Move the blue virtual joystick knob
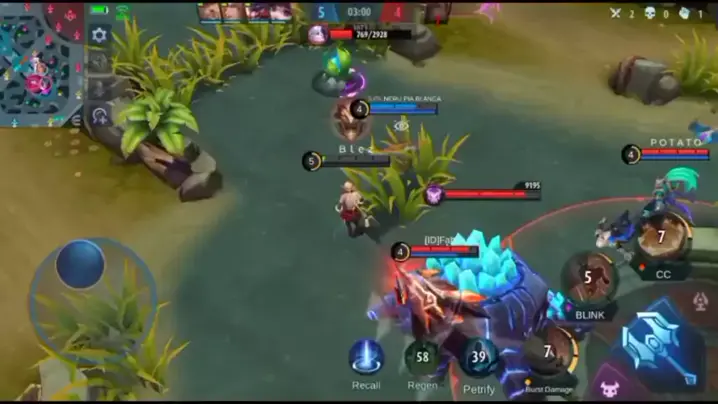Image resolution: width=718 pixels, height=404 pixels. [x=80, y=265]
